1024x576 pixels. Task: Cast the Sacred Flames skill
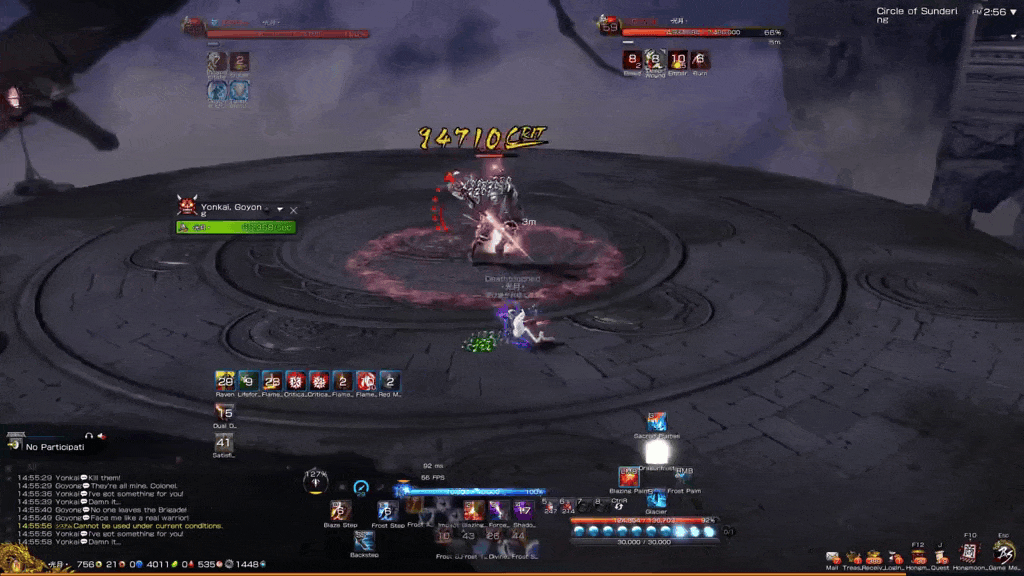point(656,422)
